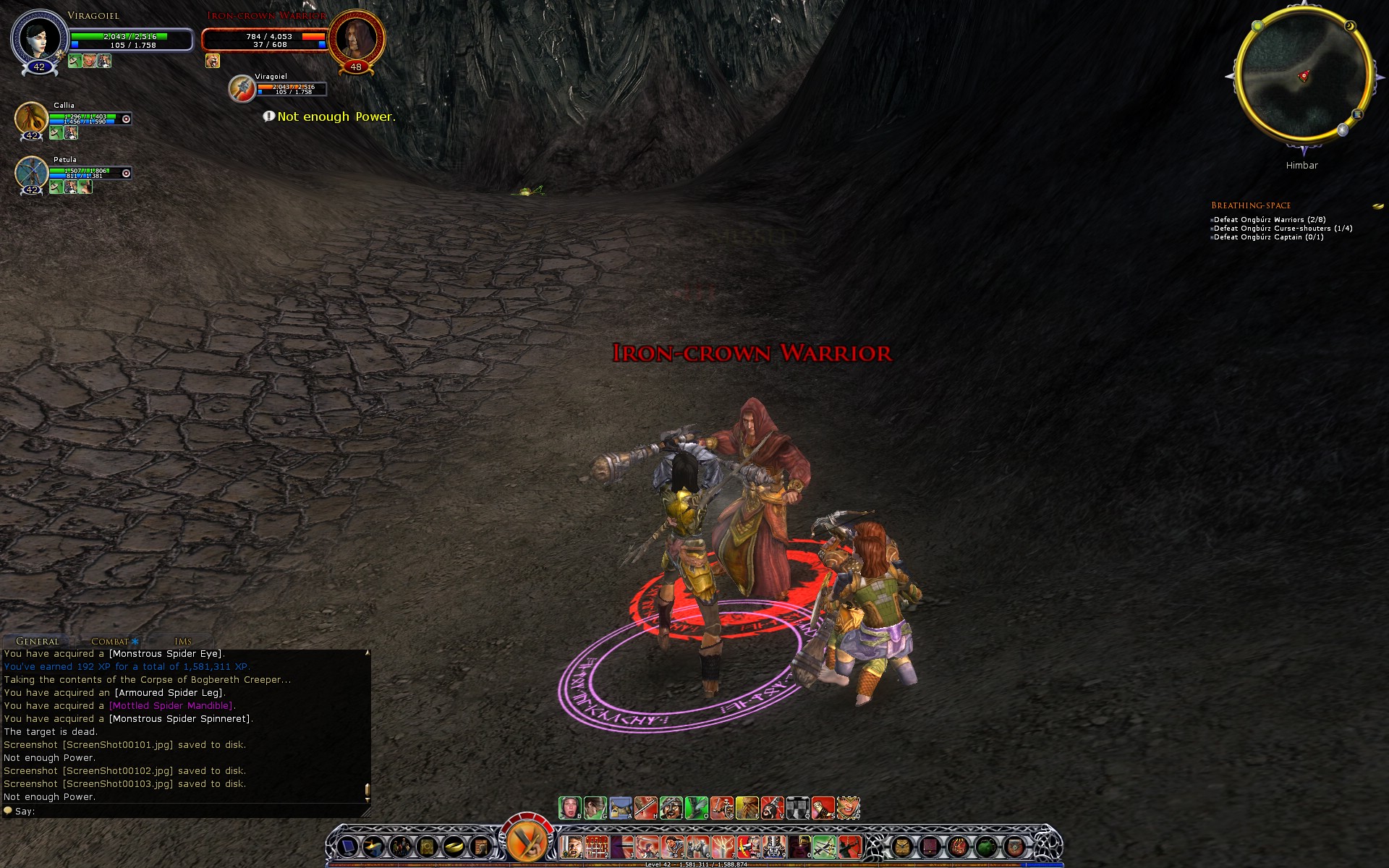Activate the checkered skill with hotkey Q
The height and width of the screenshot is (868, 1389).
797,807
